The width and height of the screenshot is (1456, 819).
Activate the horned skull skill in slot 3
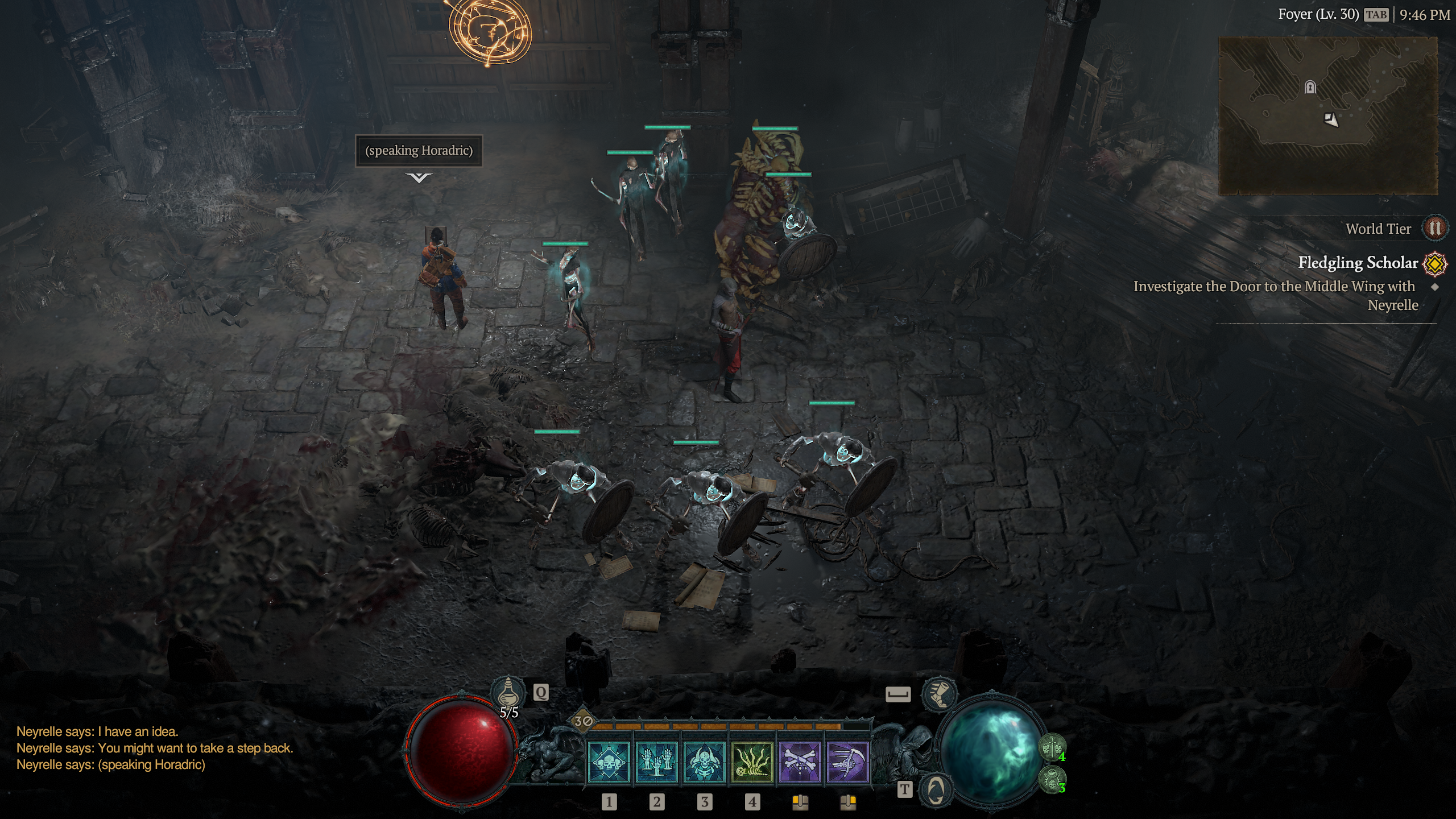point(704,763)
